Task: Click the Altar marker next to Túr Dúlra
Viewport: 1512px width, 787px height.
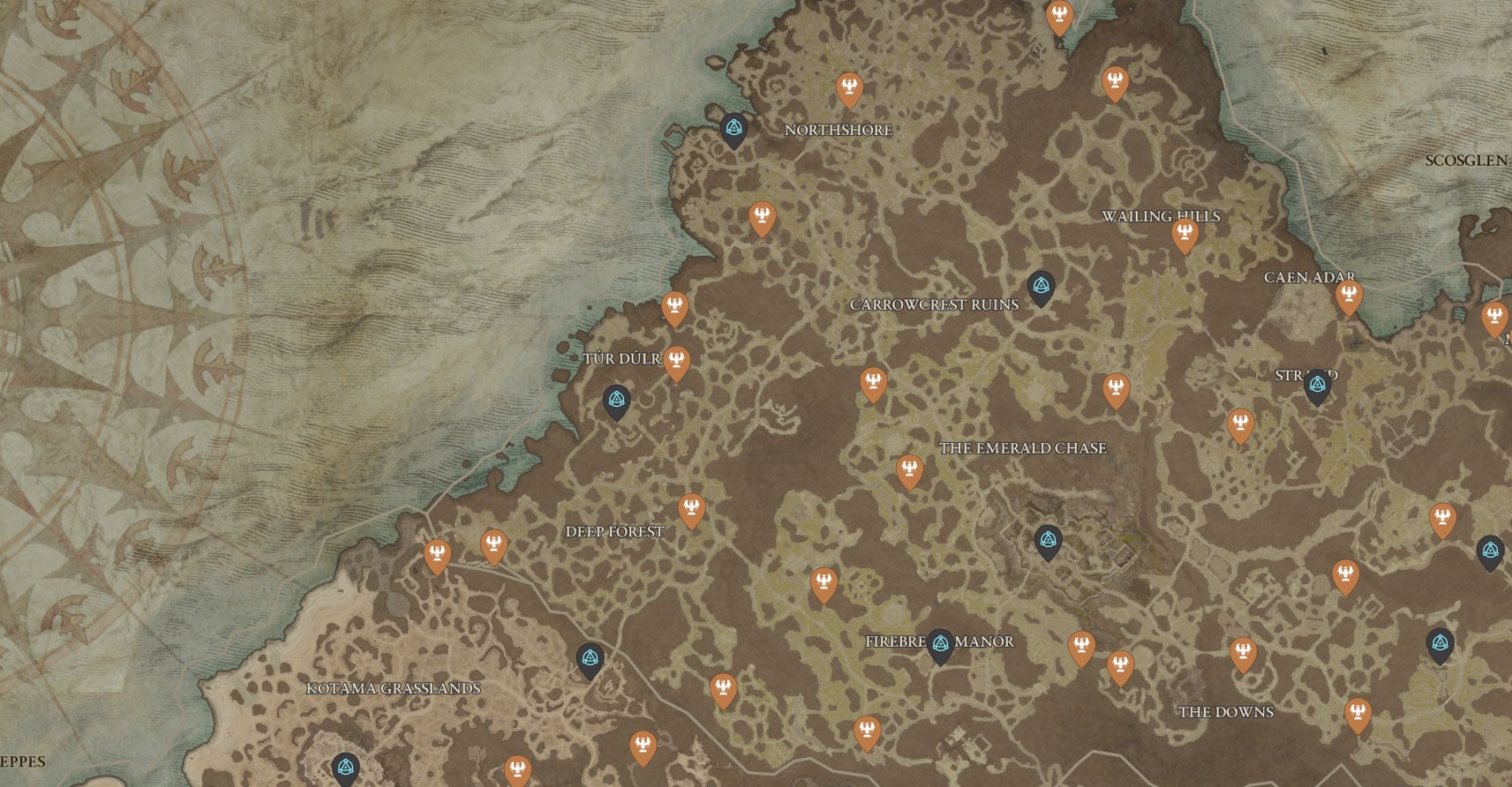Action: point(675,360)
